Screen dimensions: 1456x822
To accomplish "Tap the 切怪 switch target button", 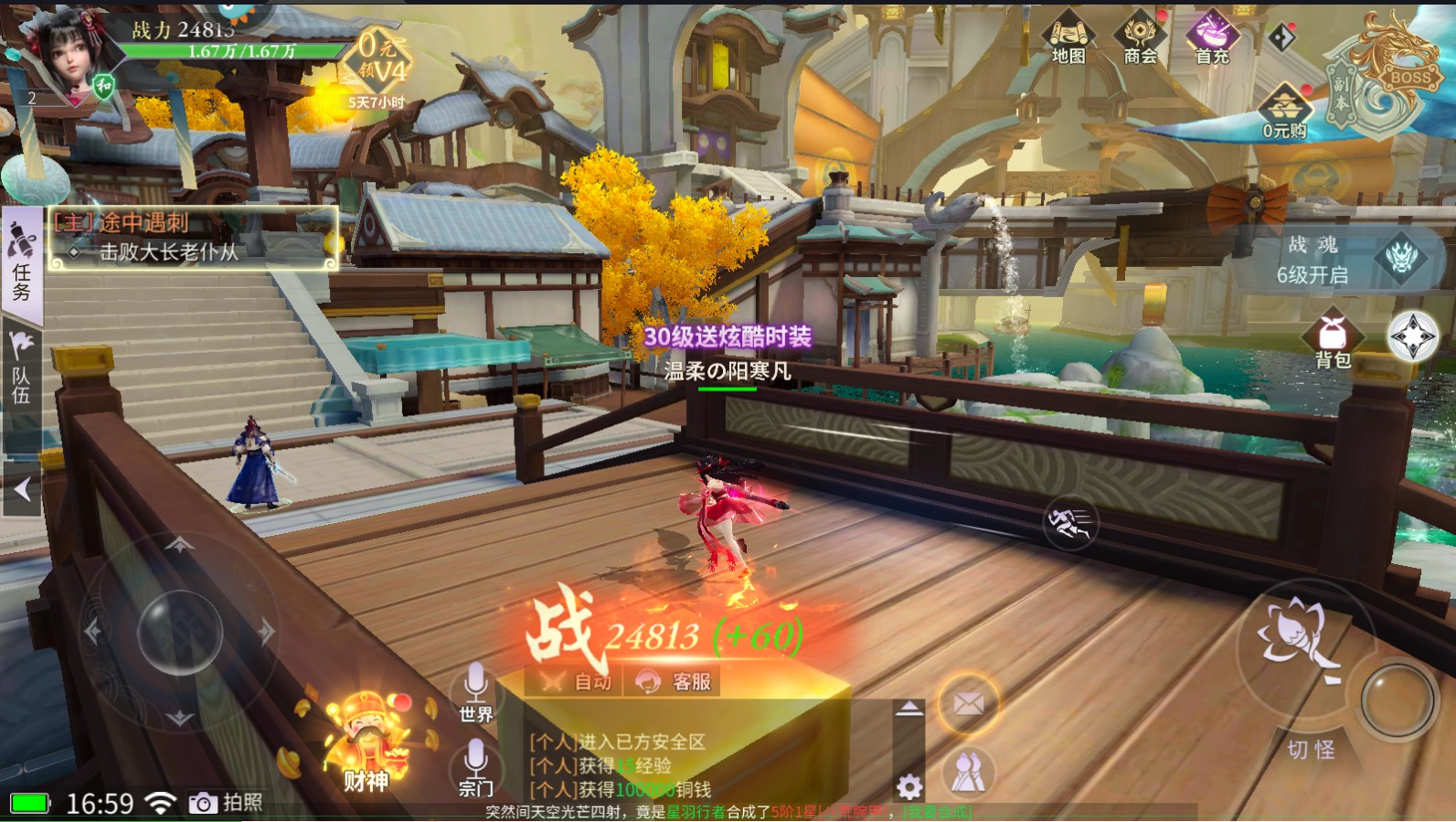I will (1311, 750).
